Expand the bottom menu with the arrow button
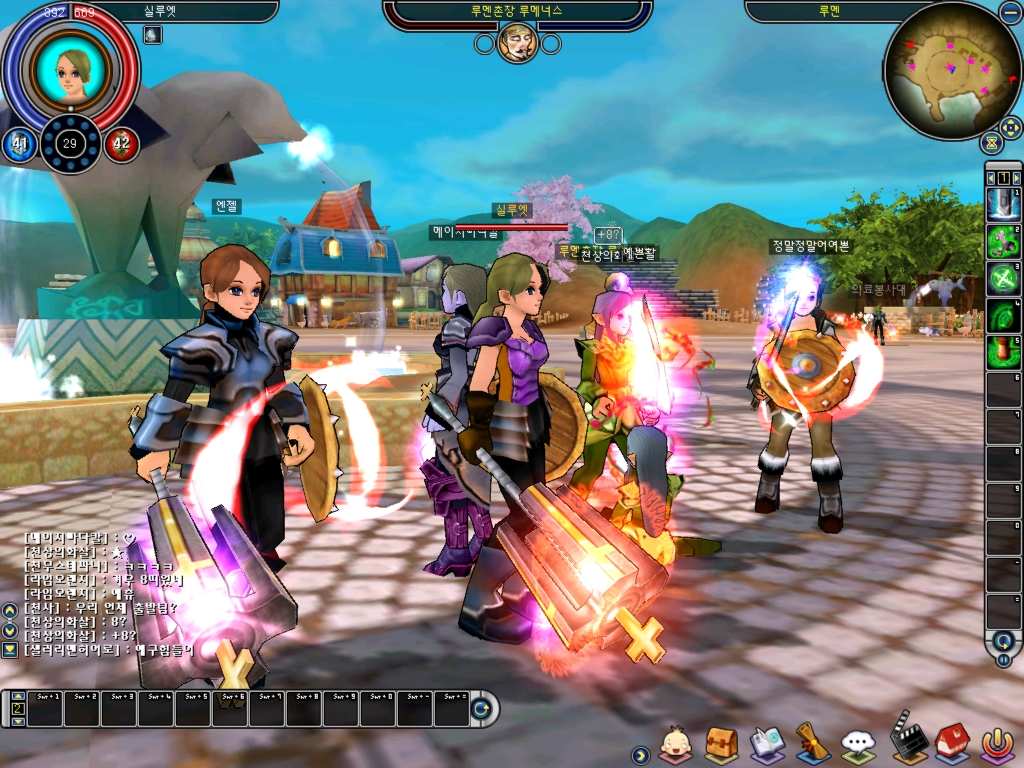Image resolution: width=1024 pixels, height=768 pixels. click(640, 753)
